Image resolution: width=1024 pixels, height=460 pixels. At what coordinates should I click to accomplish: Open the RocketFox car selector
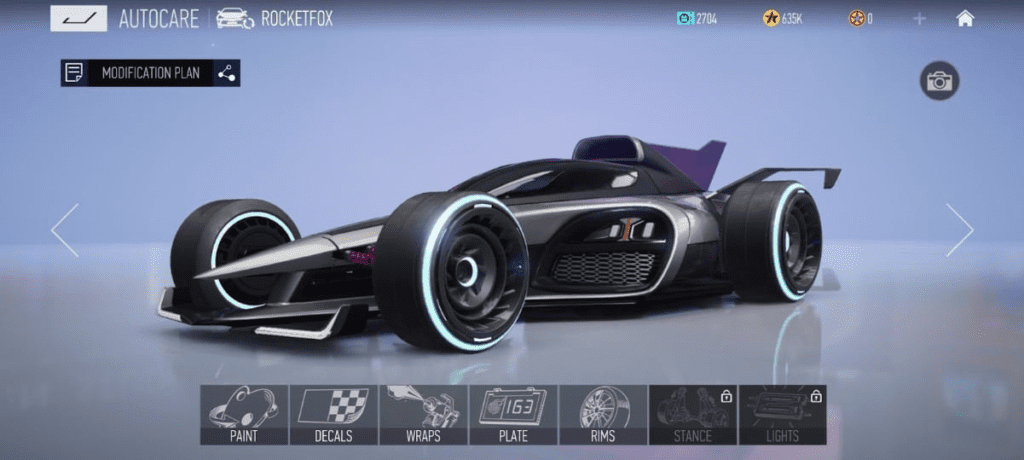[275, 18]
